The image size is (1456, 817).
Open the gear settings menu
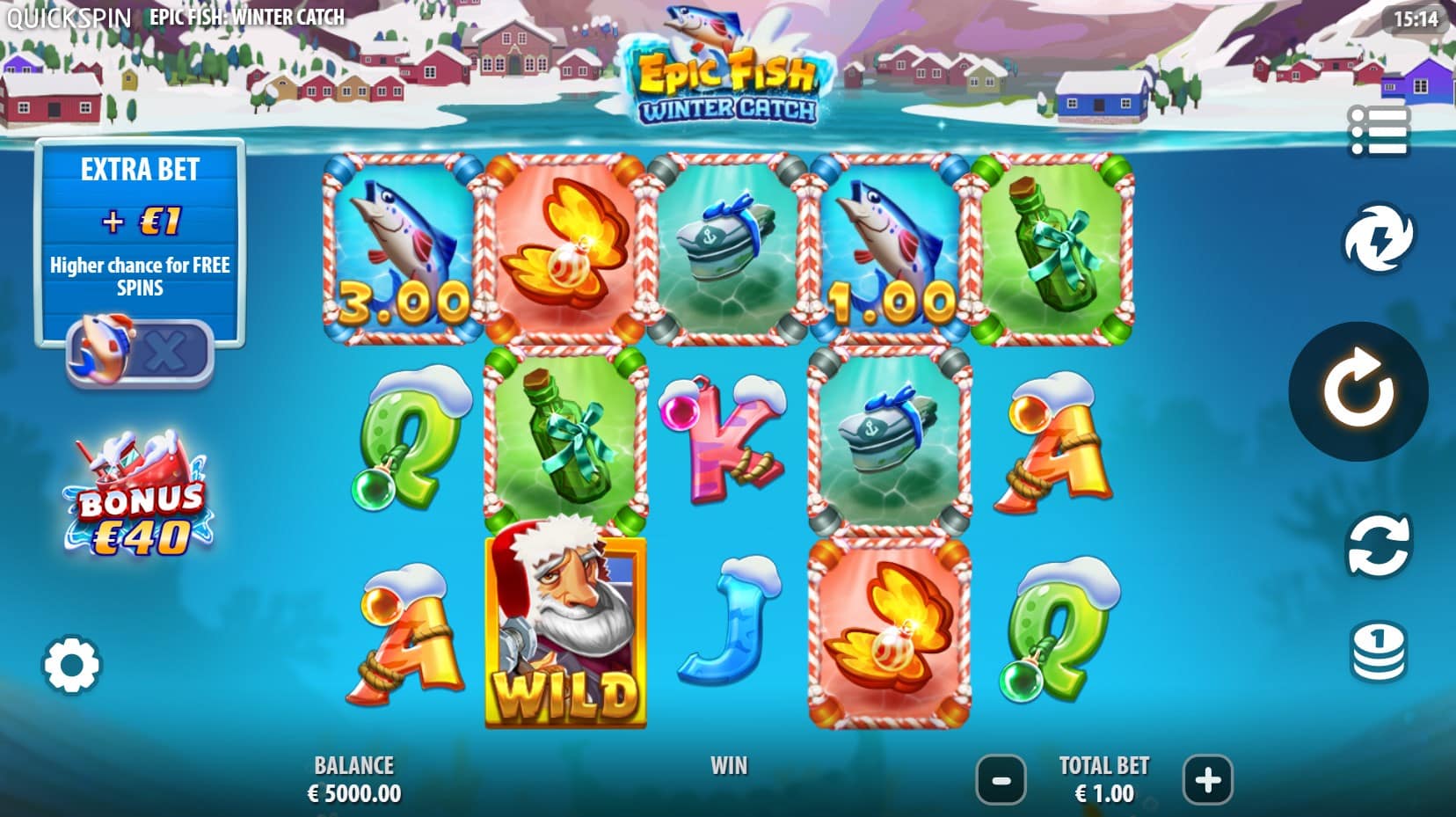coord(71,665)
